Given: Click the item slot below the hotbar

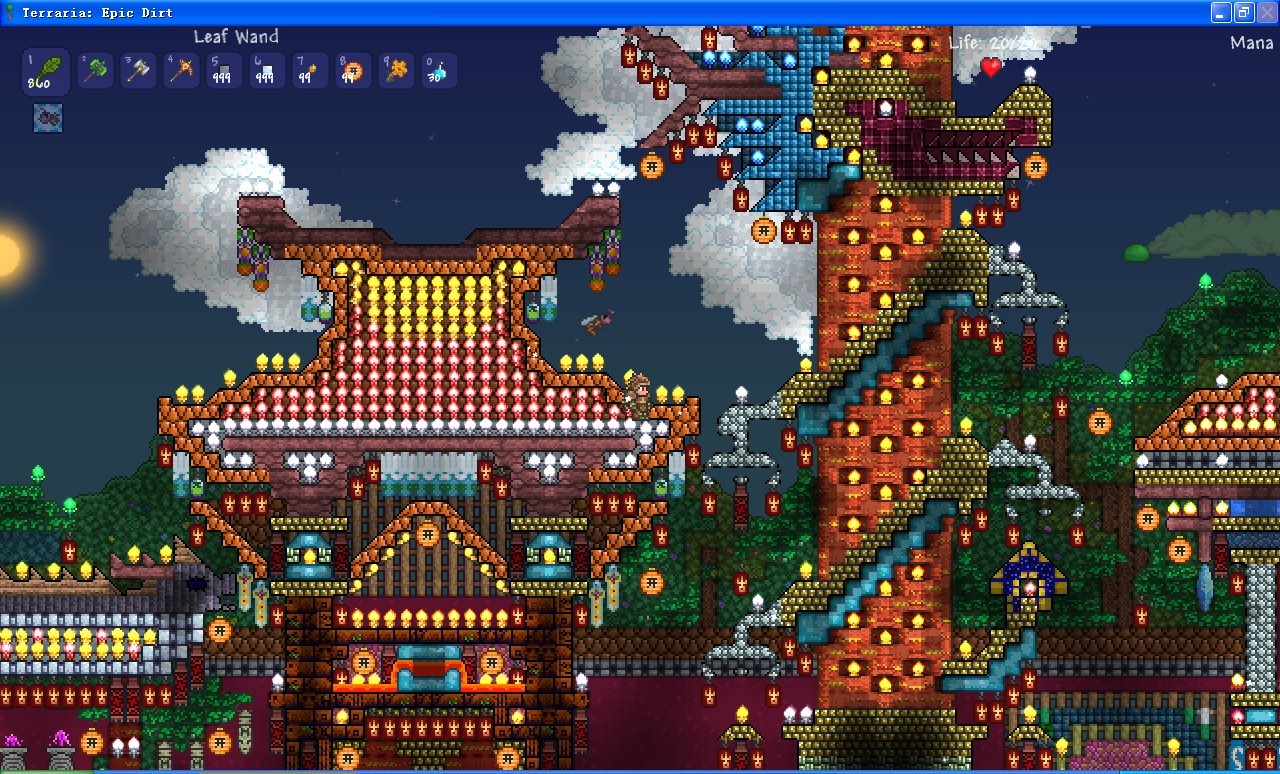Looking at the screenshot, I should coord(46,117).
